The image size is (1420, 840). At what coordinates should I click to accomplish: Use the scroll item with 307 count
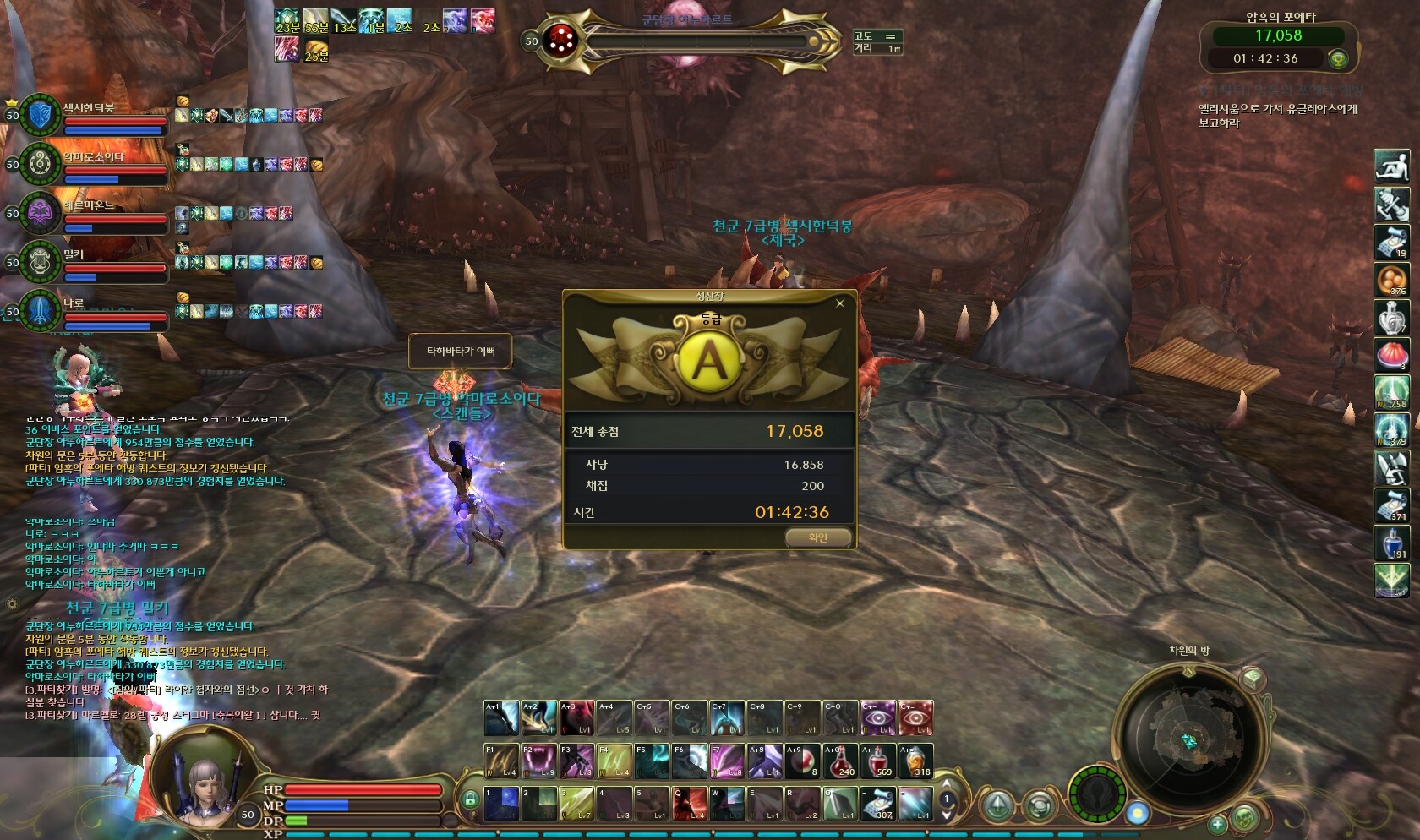point(877,804)
